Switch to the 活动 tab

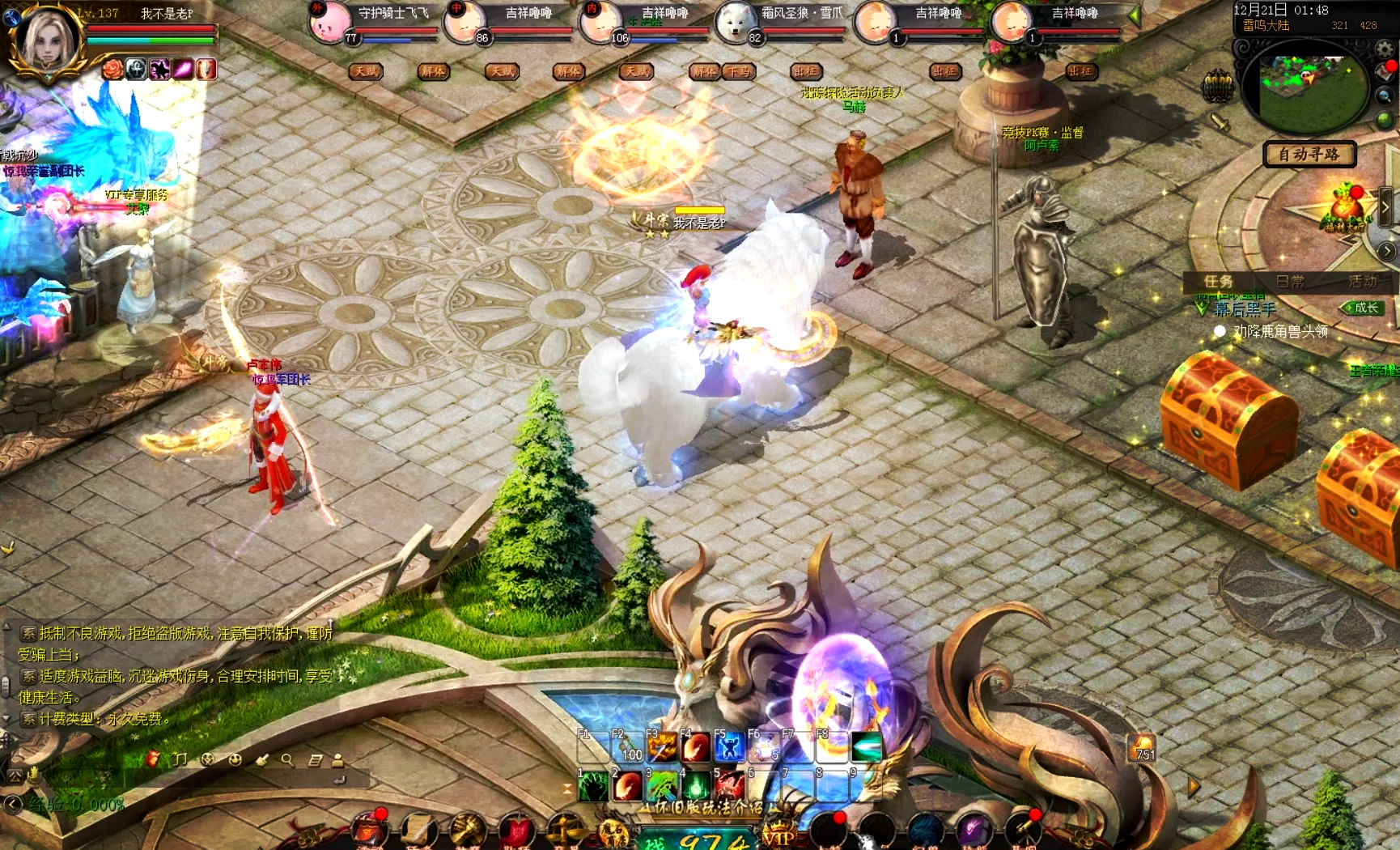click(1364, 280)
